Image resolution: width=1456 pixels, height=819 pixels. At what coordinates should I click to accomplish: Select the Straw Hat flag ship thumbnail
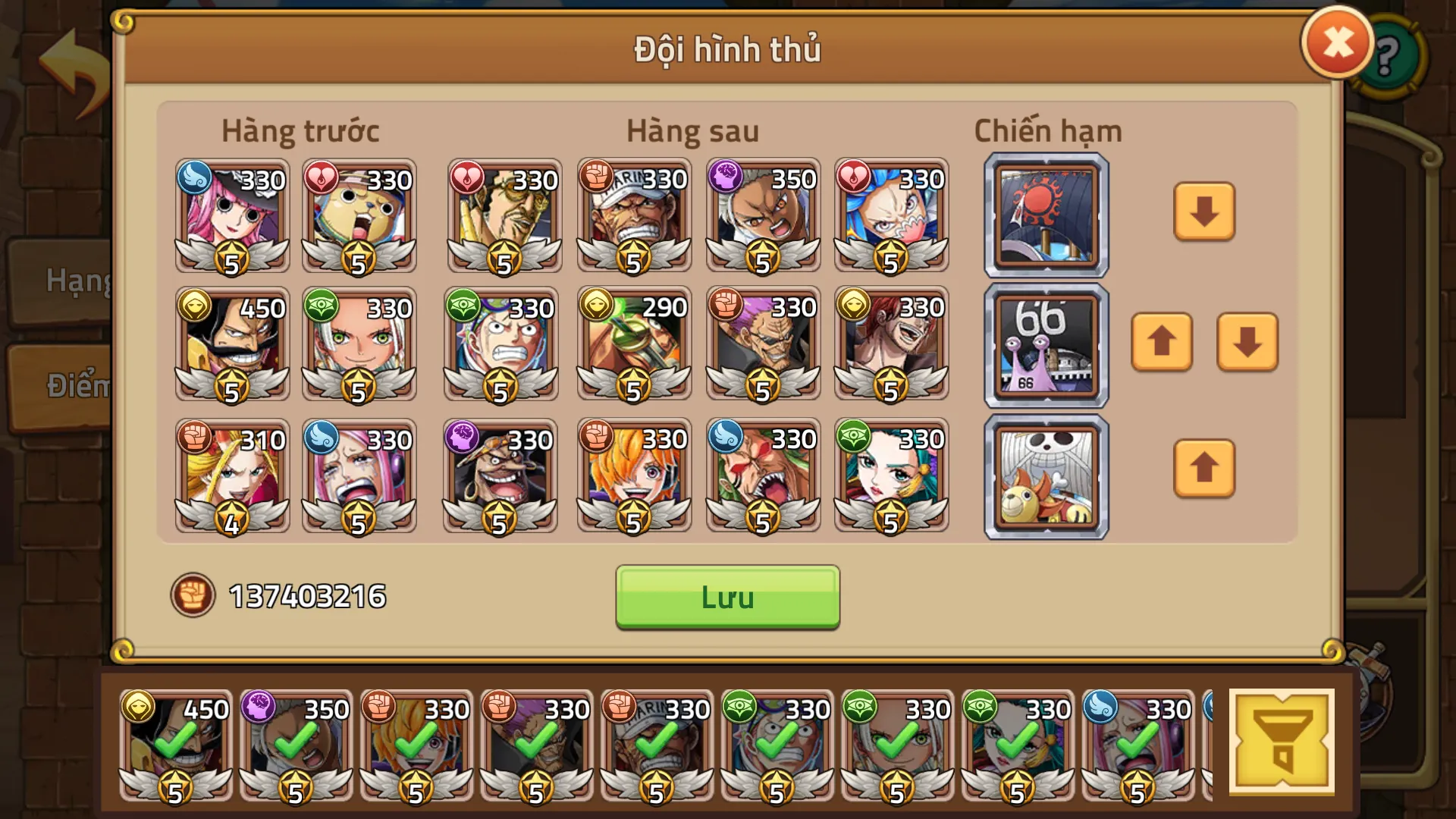click(x=1045, y=475)
